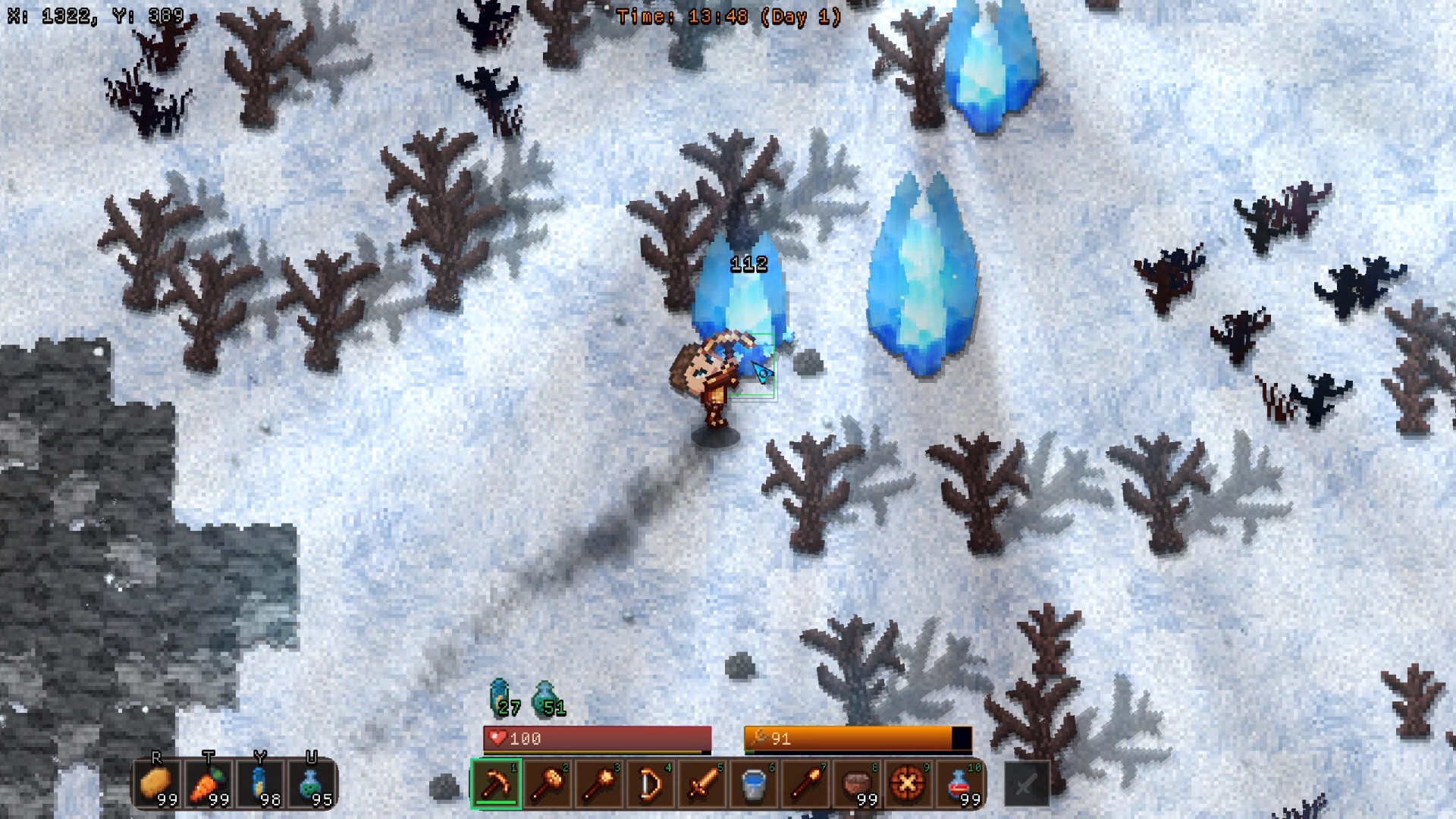Select the sword in hotbar slot 5
This screenshot has height=819, width=1456.
702,785
